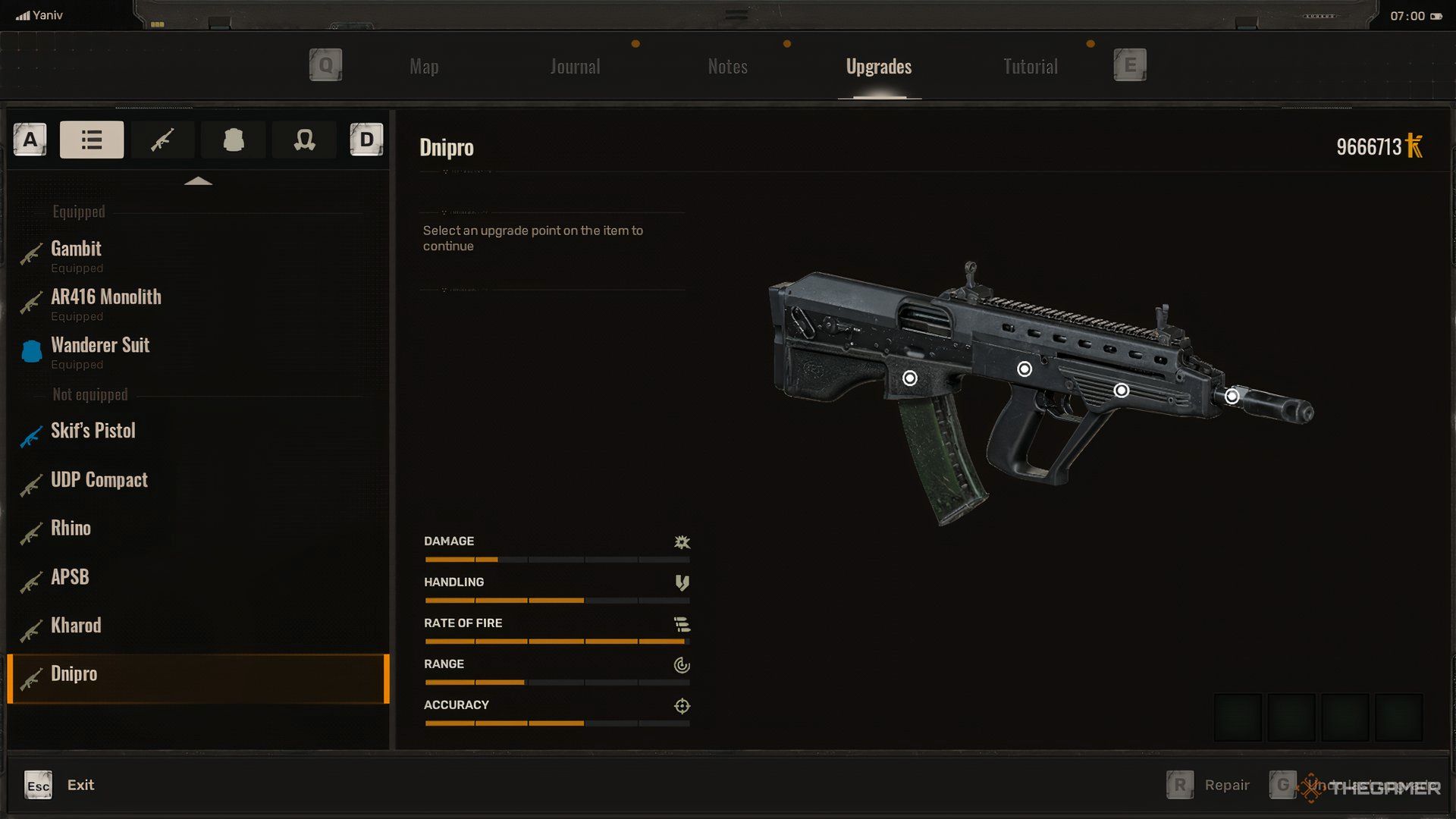The height and width of the screenshot is (819, 1456).
Task: Collapse the item list with the up arrow
Action: pos(198,181)
